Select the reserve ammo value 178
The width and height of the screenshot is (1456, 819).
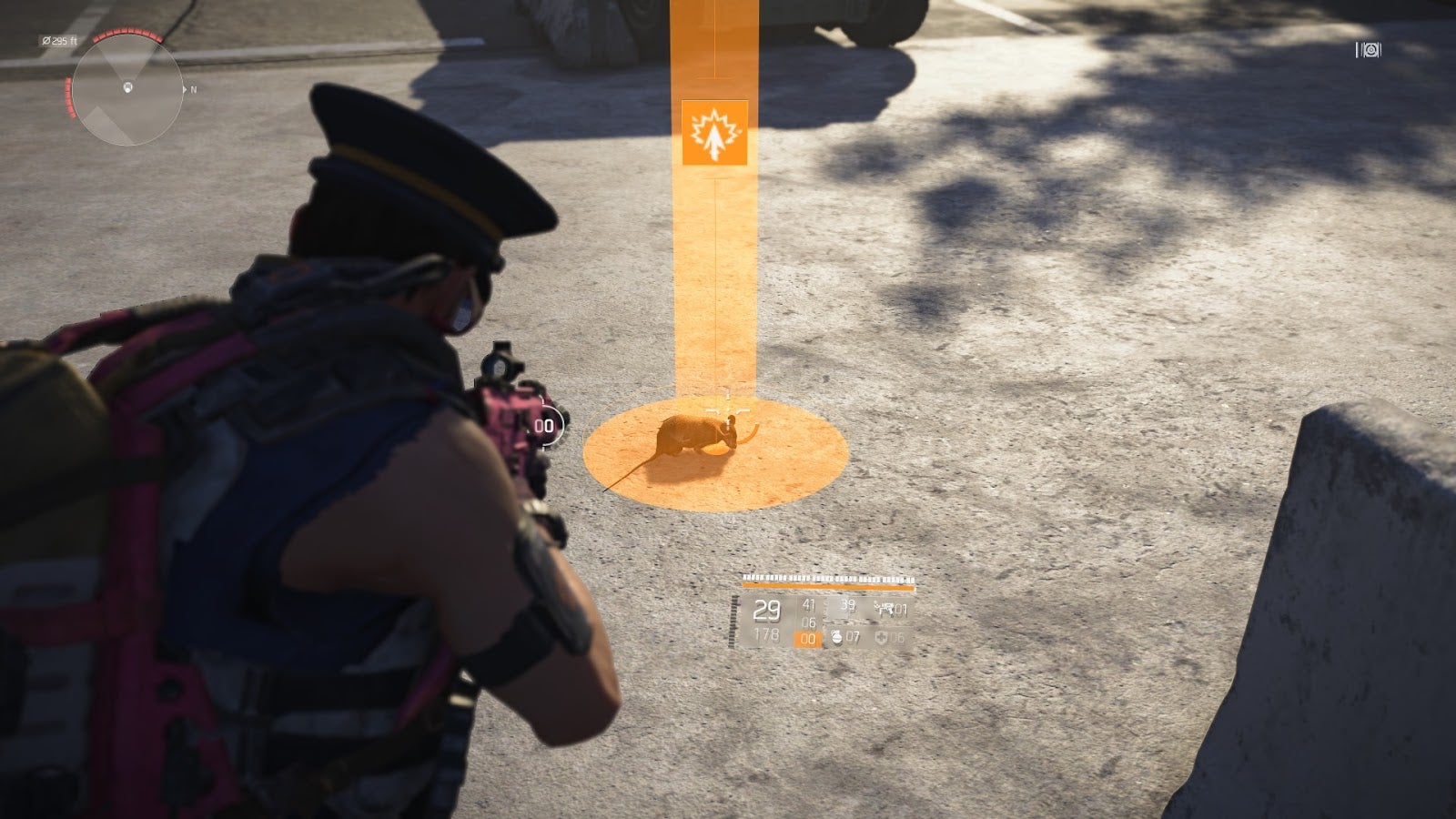766,635
